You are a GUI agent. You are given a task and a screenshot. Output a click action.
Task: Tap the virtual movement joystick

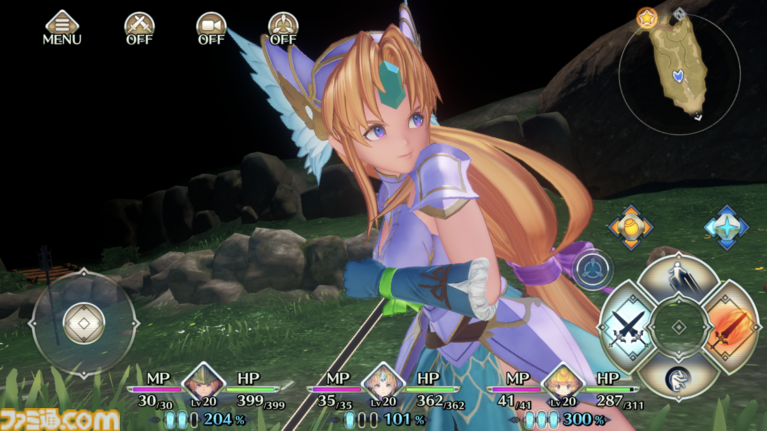[x=83, y=320]
